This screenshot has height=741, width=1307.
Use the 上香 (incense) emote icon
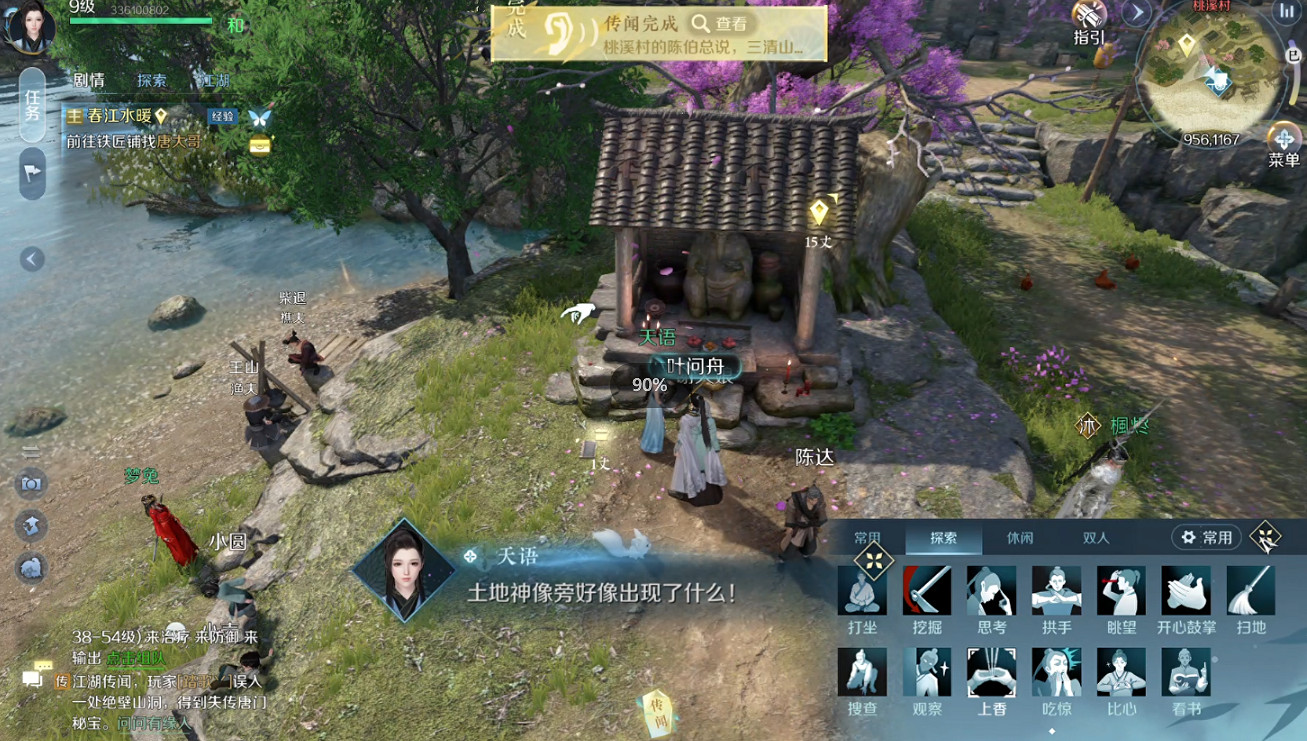click(990, 671)
